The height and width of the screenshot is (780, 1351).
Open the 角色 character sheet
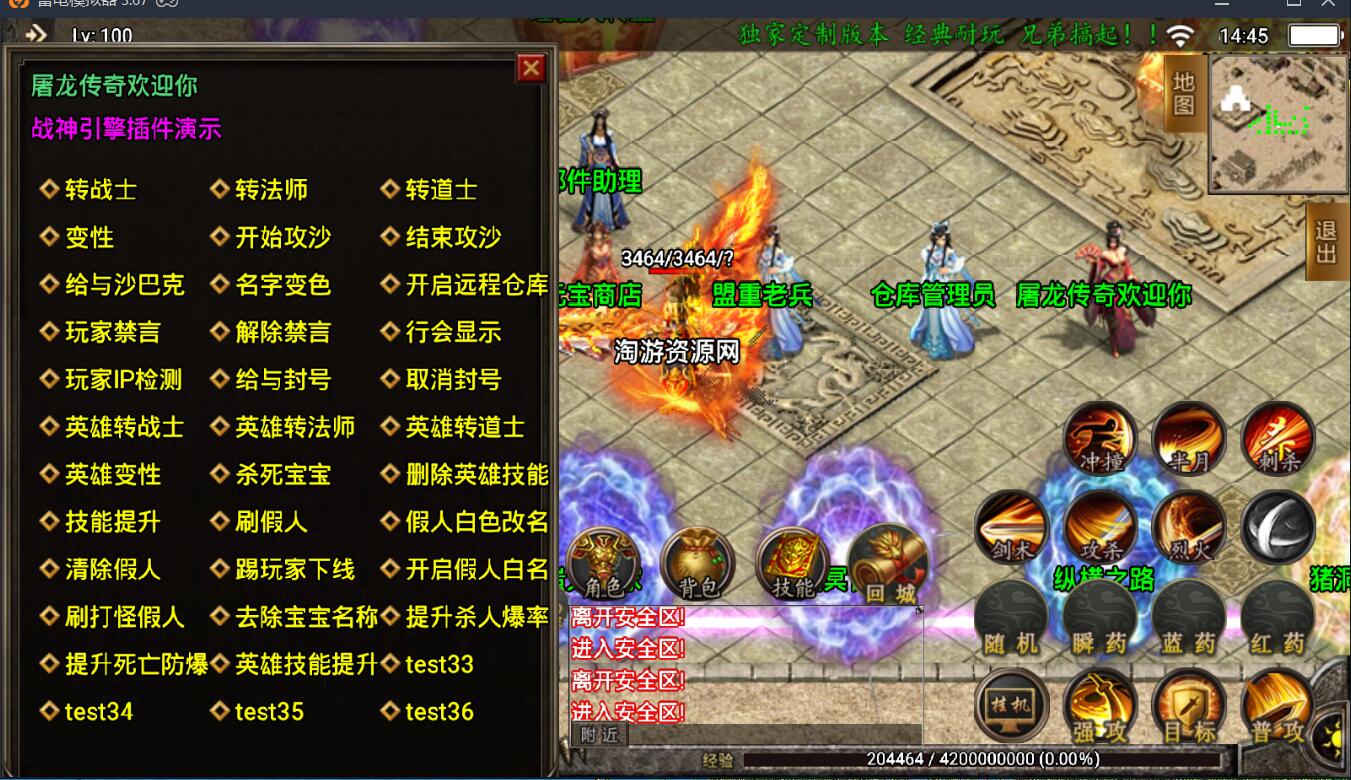click(x=604, y=565)
